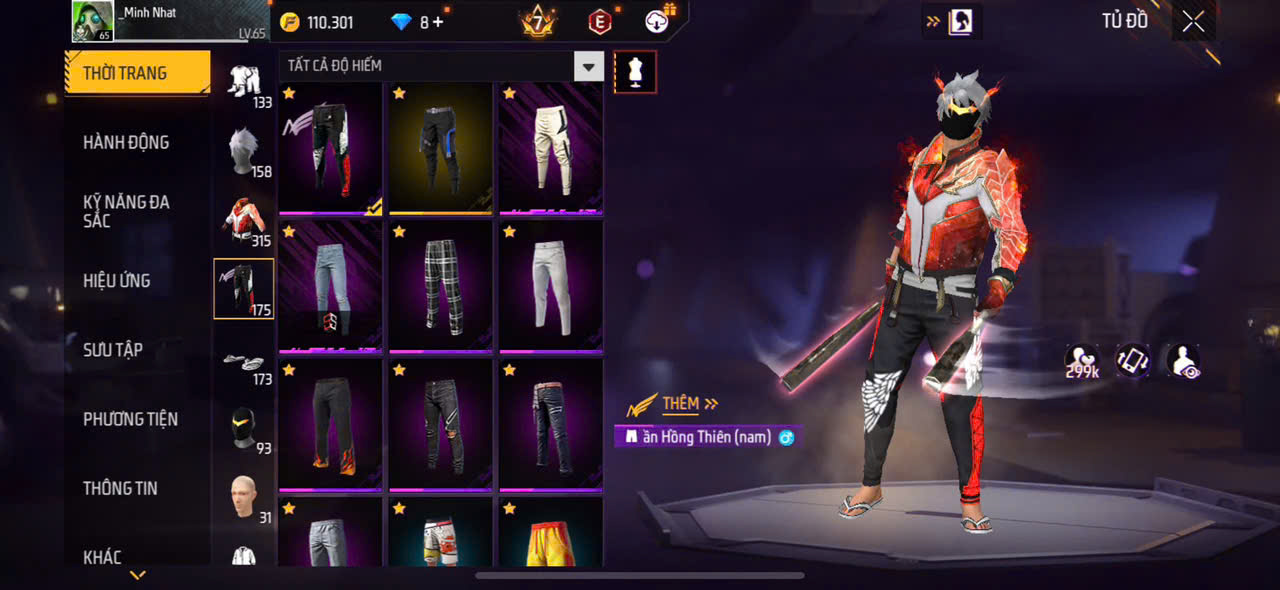Click the mannequin preview icon
1280x590 pixels.
tap(635, 72)
